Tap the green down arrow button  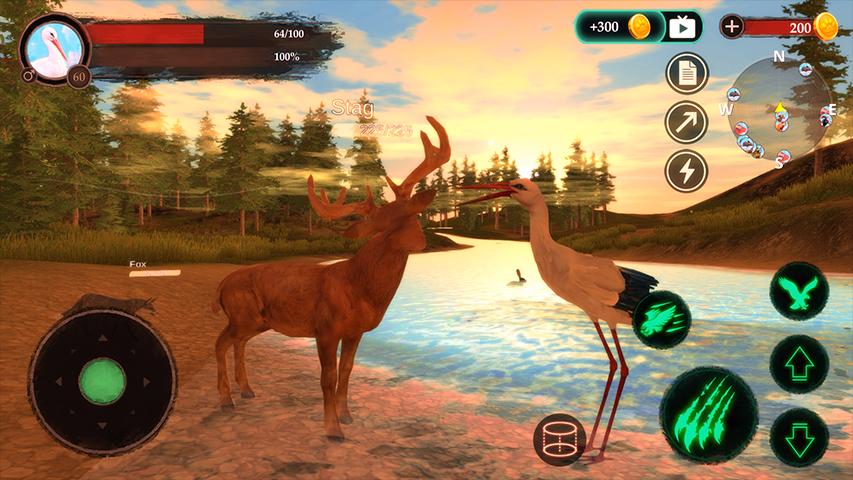coord(799,436)
